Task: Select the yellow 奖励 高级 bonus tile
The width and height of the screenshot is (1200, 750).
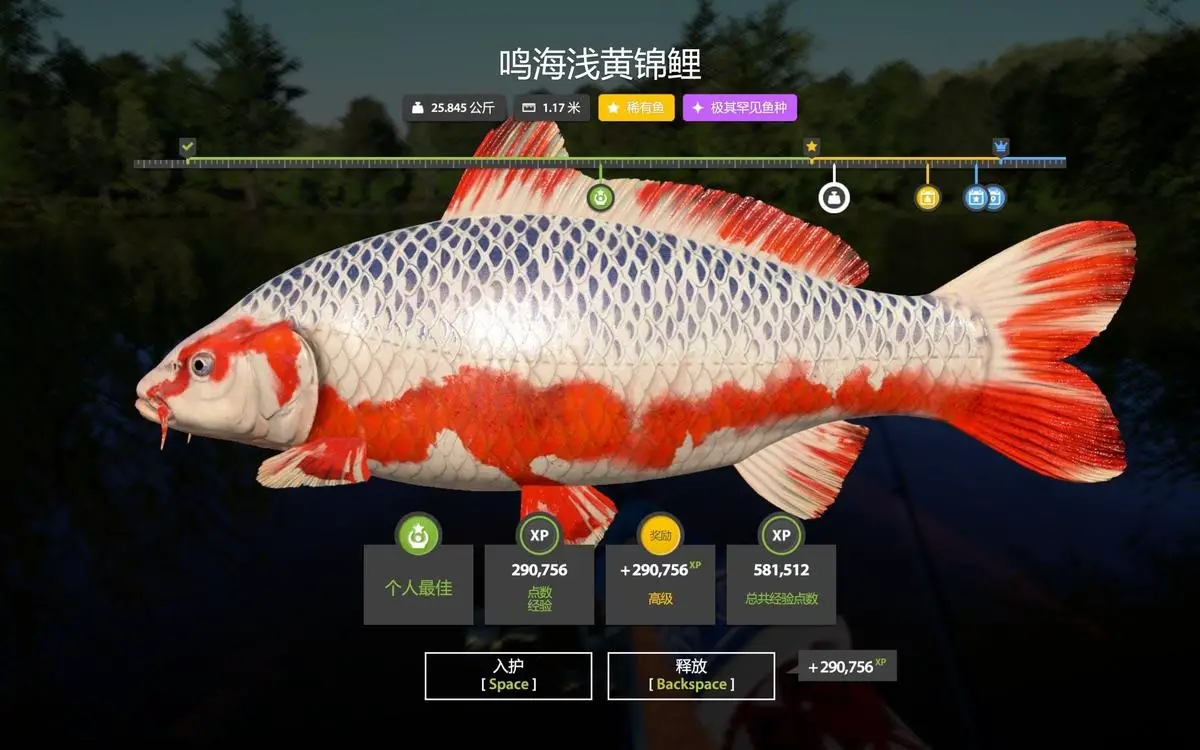Action: click(660, 584)
